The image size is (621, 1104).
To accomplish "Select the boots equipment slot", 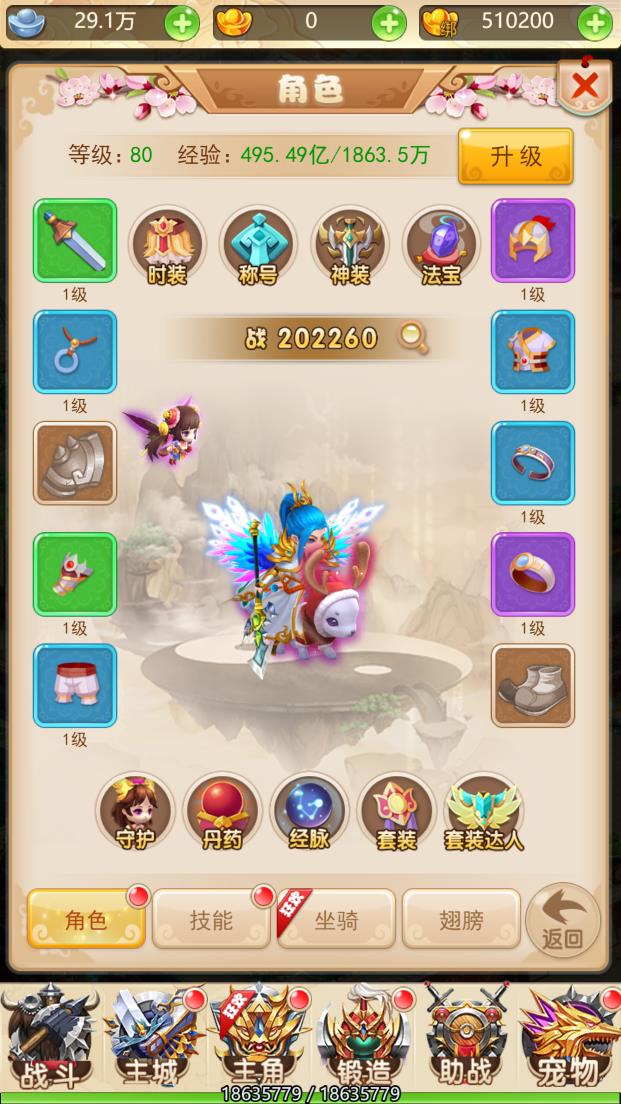I will tap(532, 685).
